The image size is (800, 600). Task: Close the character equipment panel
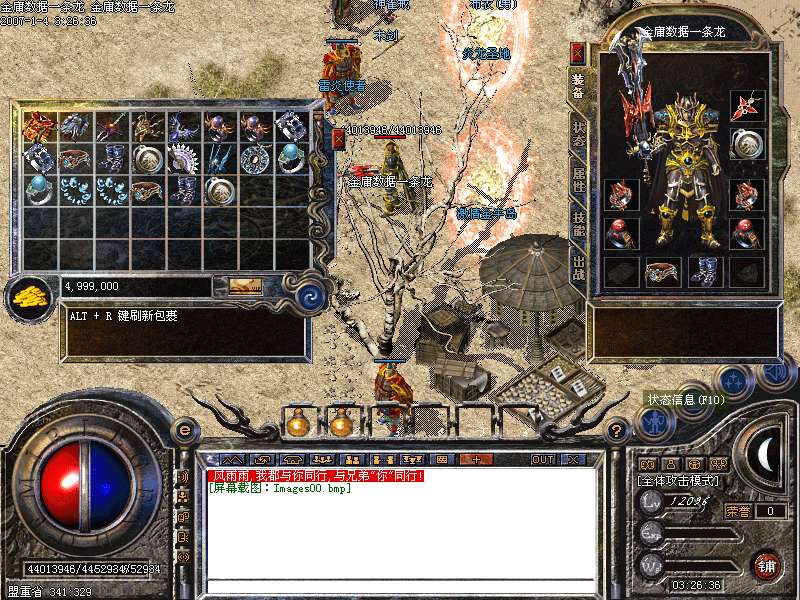click(x=577, y=53)
